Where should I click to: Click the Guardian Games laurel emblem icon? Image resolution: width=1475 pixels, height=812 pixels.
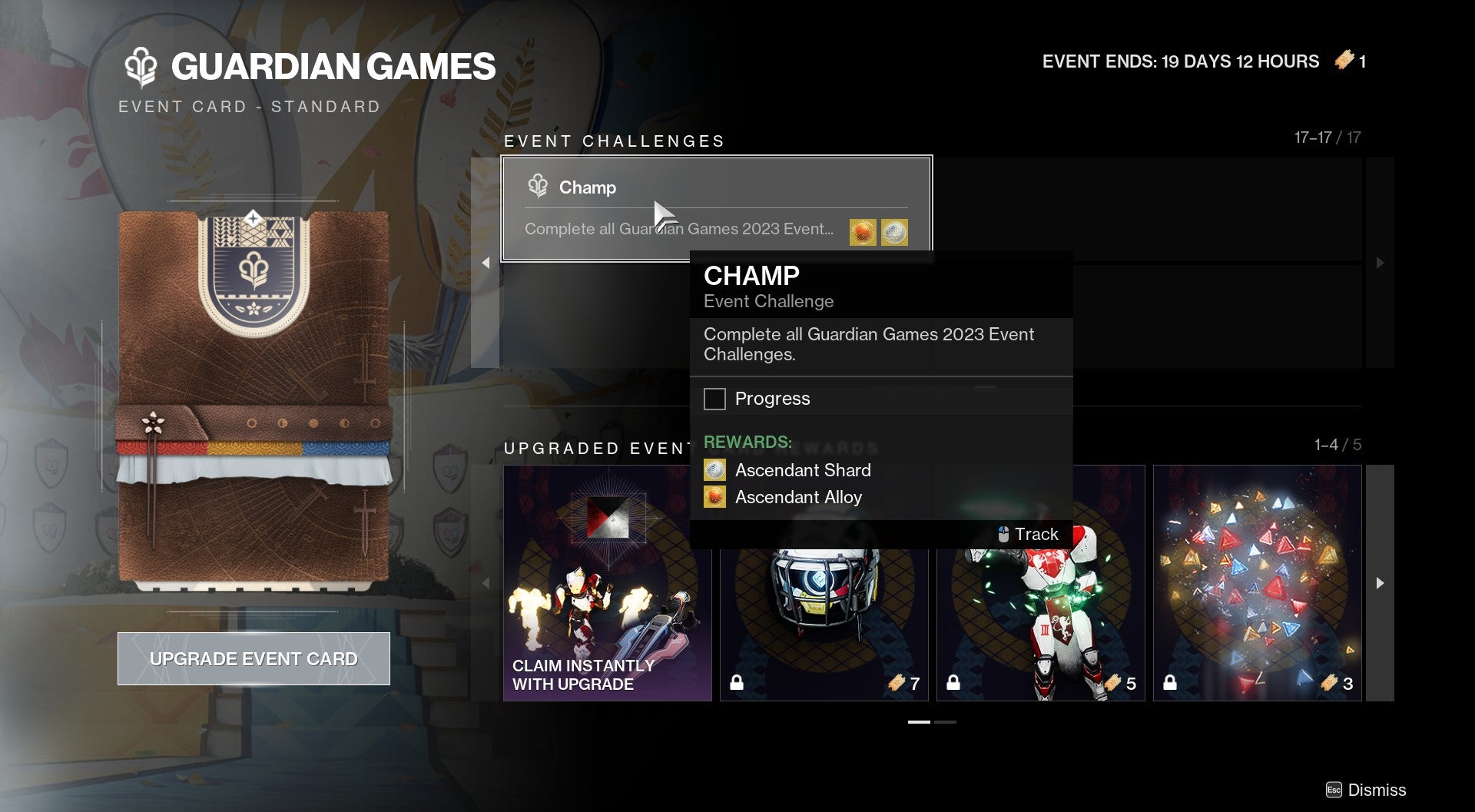140,68
